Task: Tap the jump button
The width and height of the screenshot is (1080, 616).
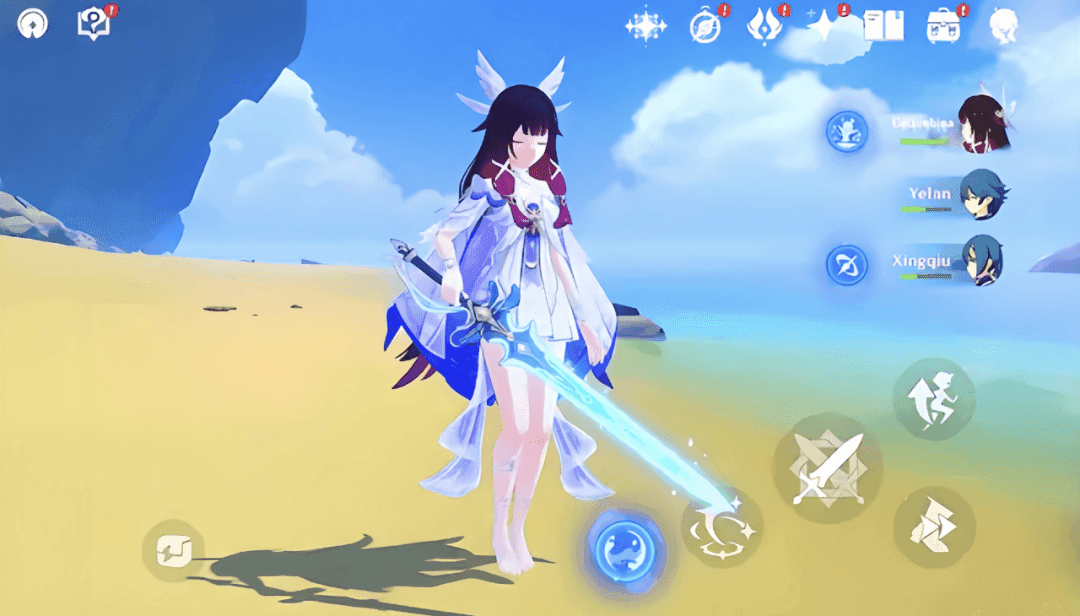Action: pos(932,398)
